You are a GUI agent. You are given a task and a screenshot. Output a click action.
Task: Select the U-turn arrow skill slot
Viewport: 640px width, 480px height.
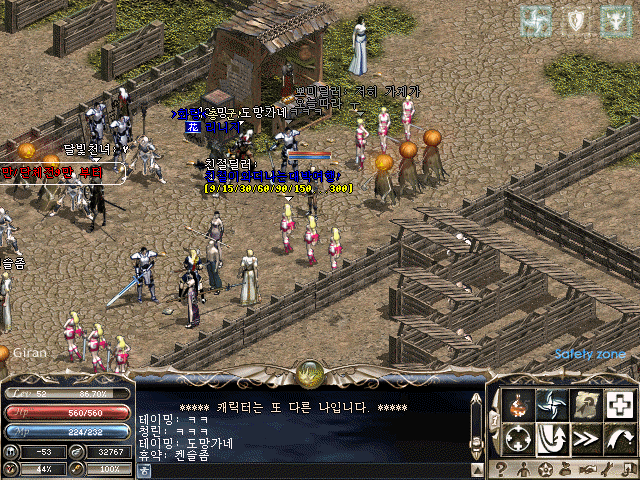click(550, 438)
